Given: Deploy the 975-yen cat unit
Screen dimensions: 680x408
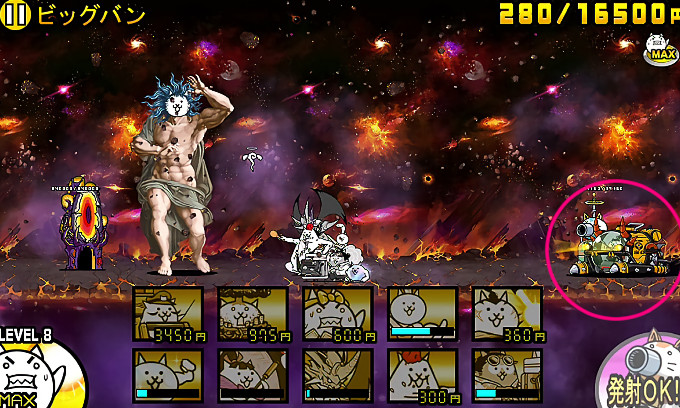Looking at the screenshot, I should (x=253, y=314).
